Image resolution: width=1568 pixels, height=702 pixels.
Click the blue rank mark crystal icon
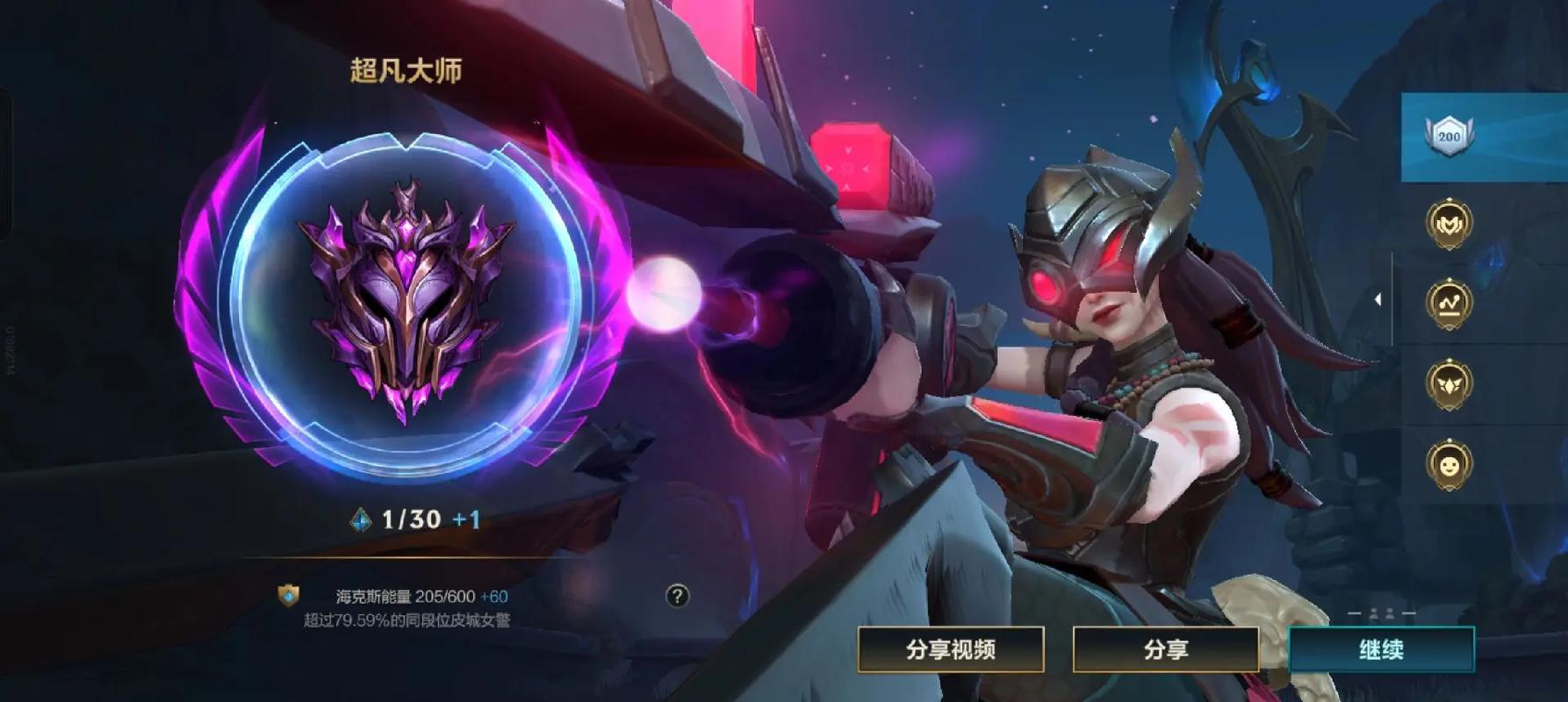[x=363, y=519]
